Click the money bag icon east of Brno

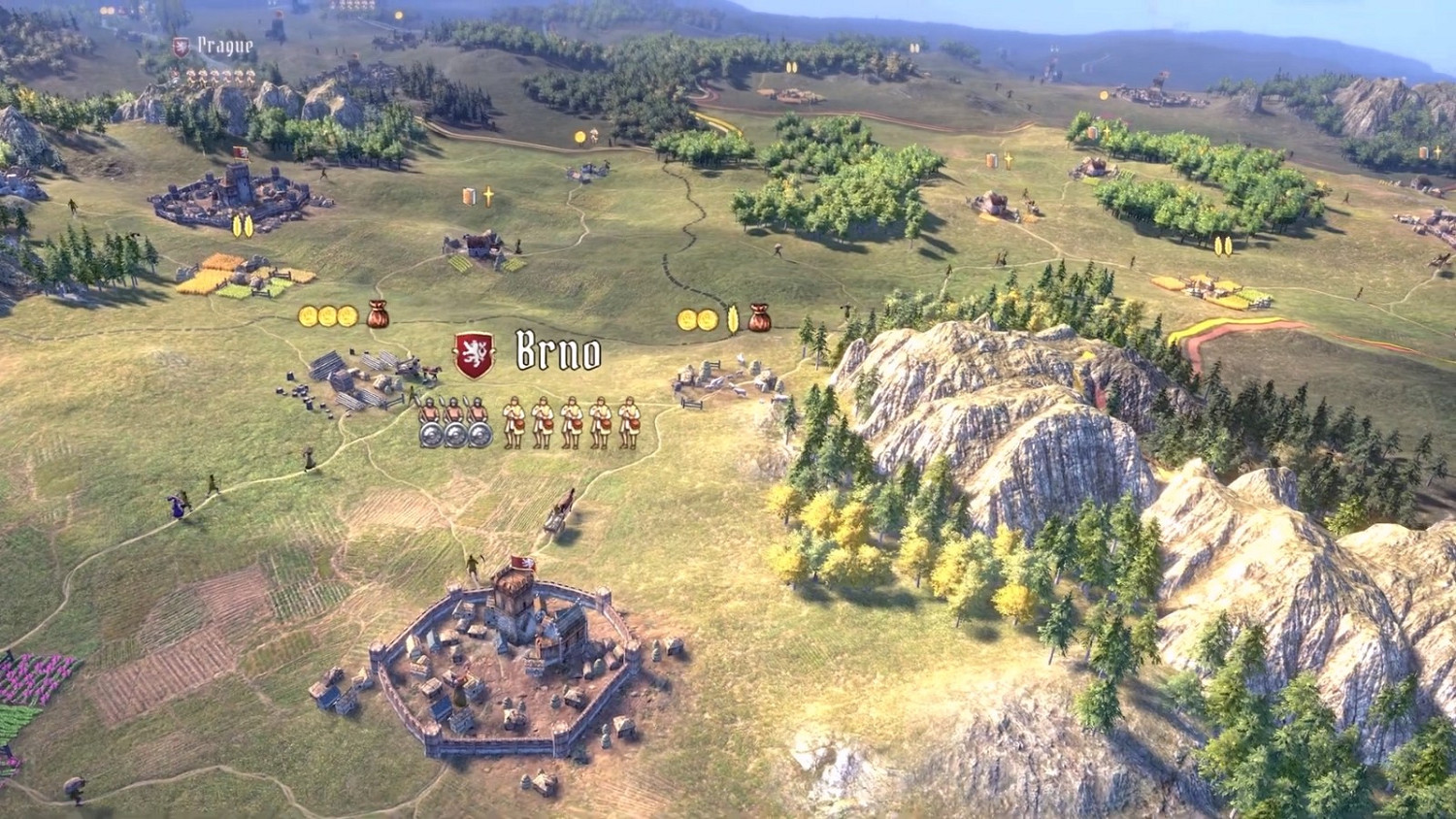[760, 318]
